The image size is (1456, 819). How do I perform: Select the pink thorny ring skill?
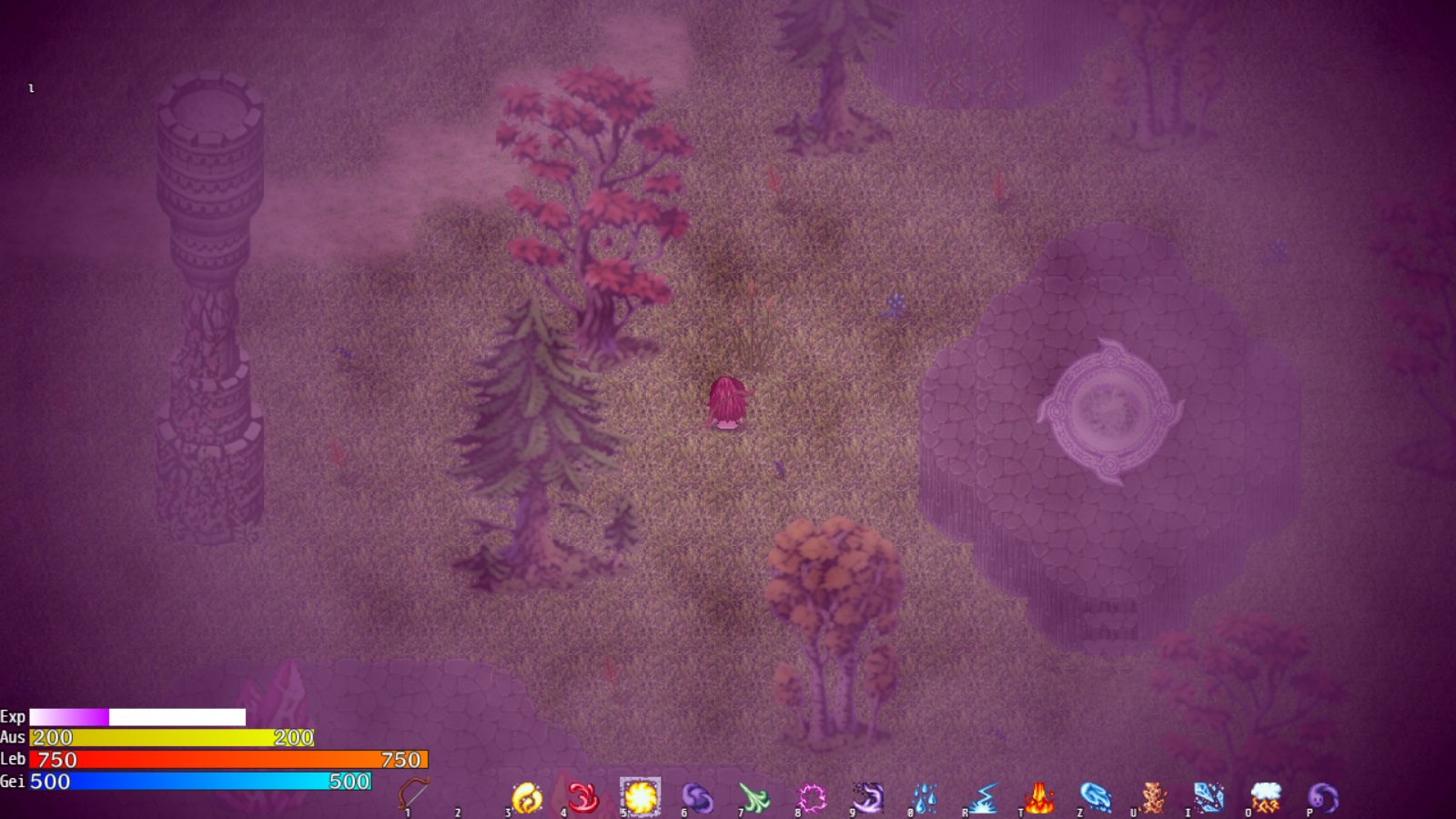811,798
